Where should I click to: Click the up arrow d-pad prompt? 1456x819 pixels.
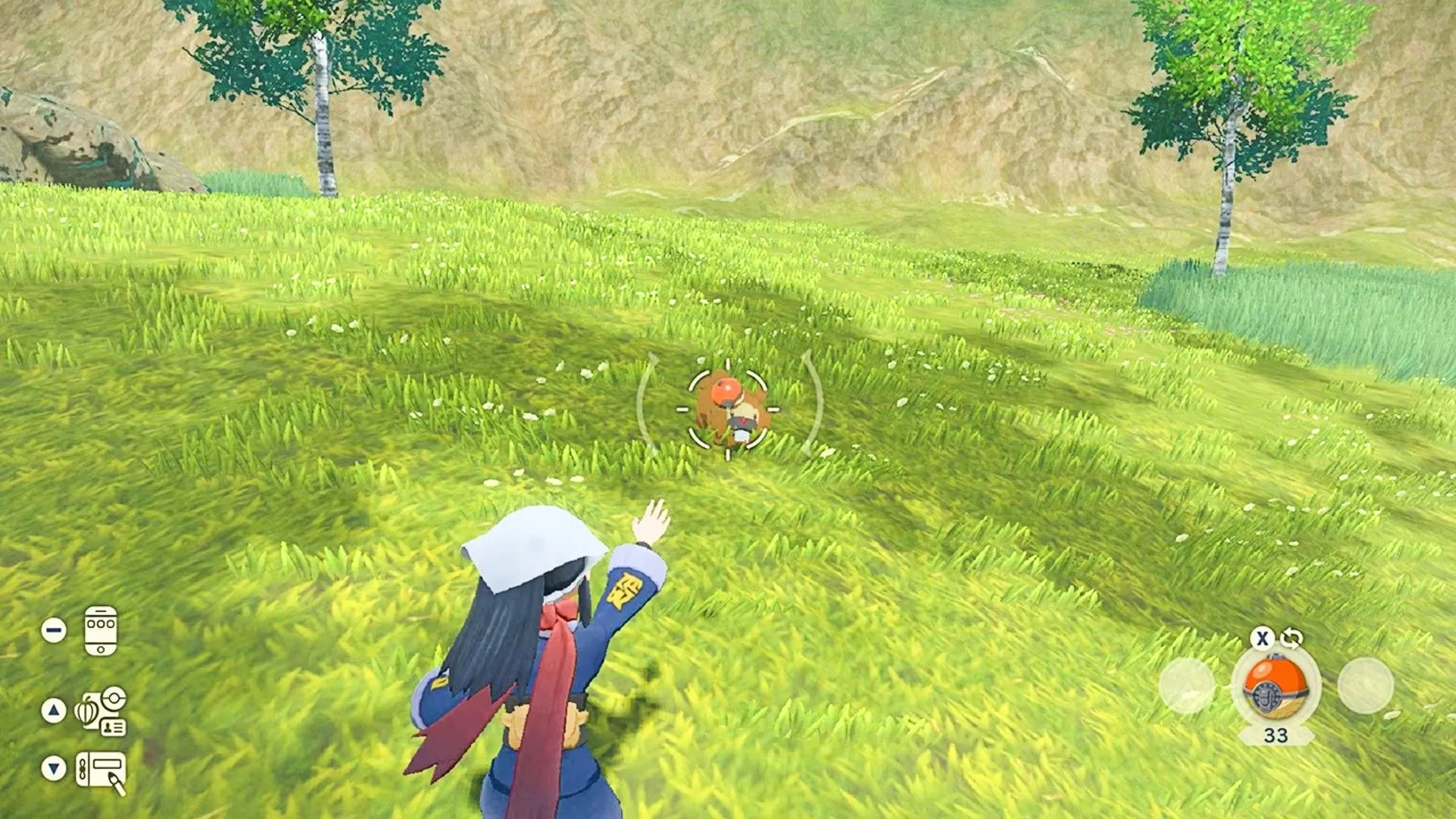(53, 709)
